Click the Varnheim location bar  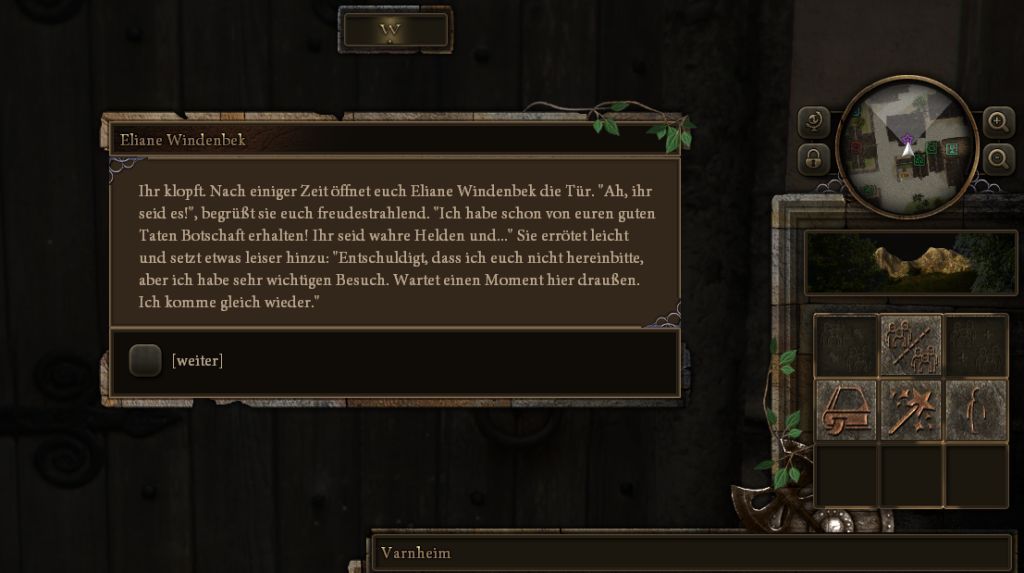tap(690, 552)
